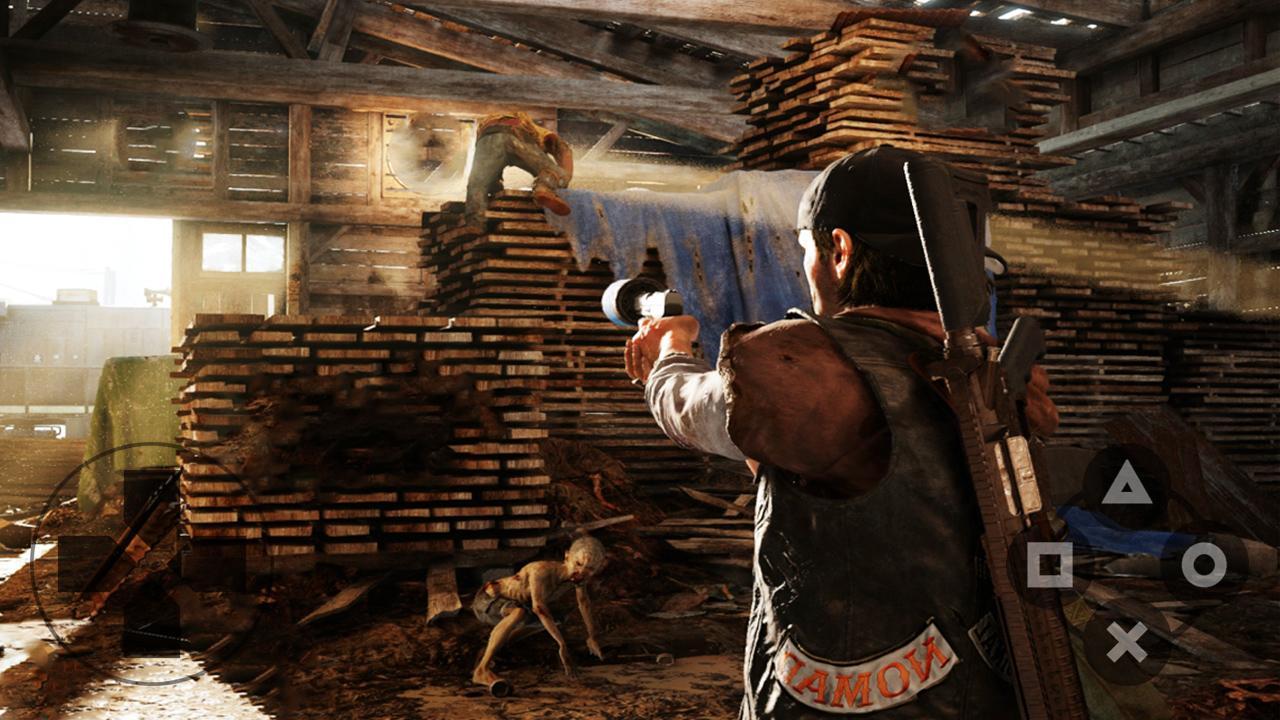
Task: Tap the D-pad left arrow
Action: [86, 563]
